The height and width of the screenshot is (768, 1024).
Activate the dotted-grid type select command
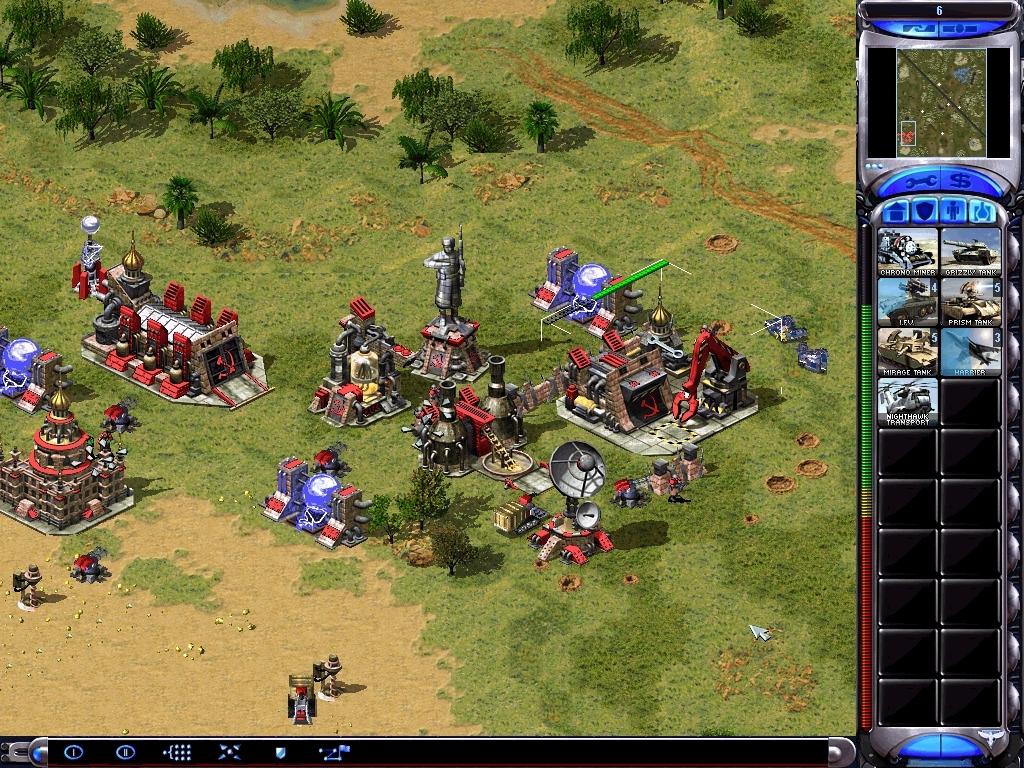[x=177, y=752]
